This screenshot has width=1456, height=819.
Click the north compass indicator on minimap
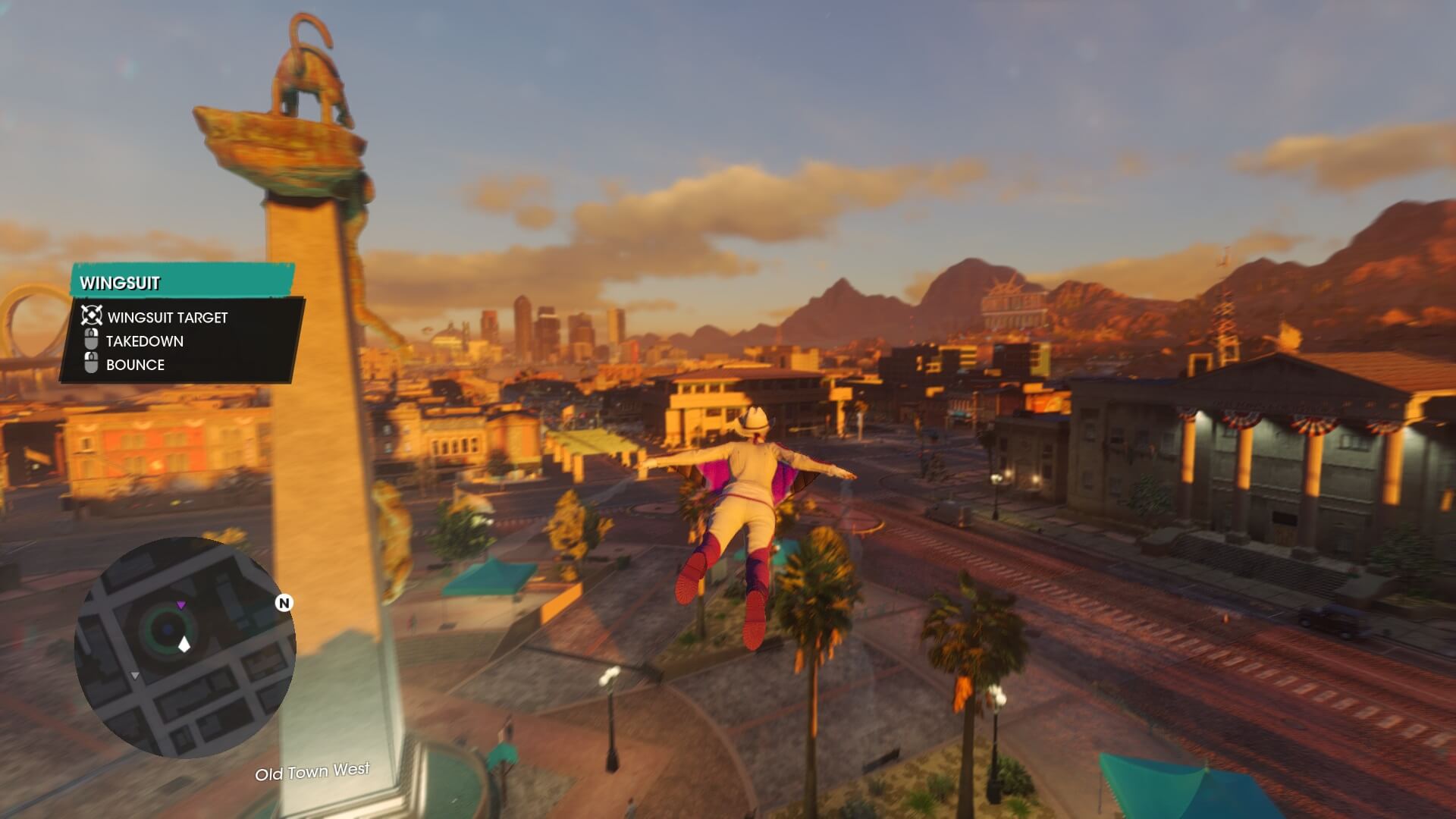284,603
